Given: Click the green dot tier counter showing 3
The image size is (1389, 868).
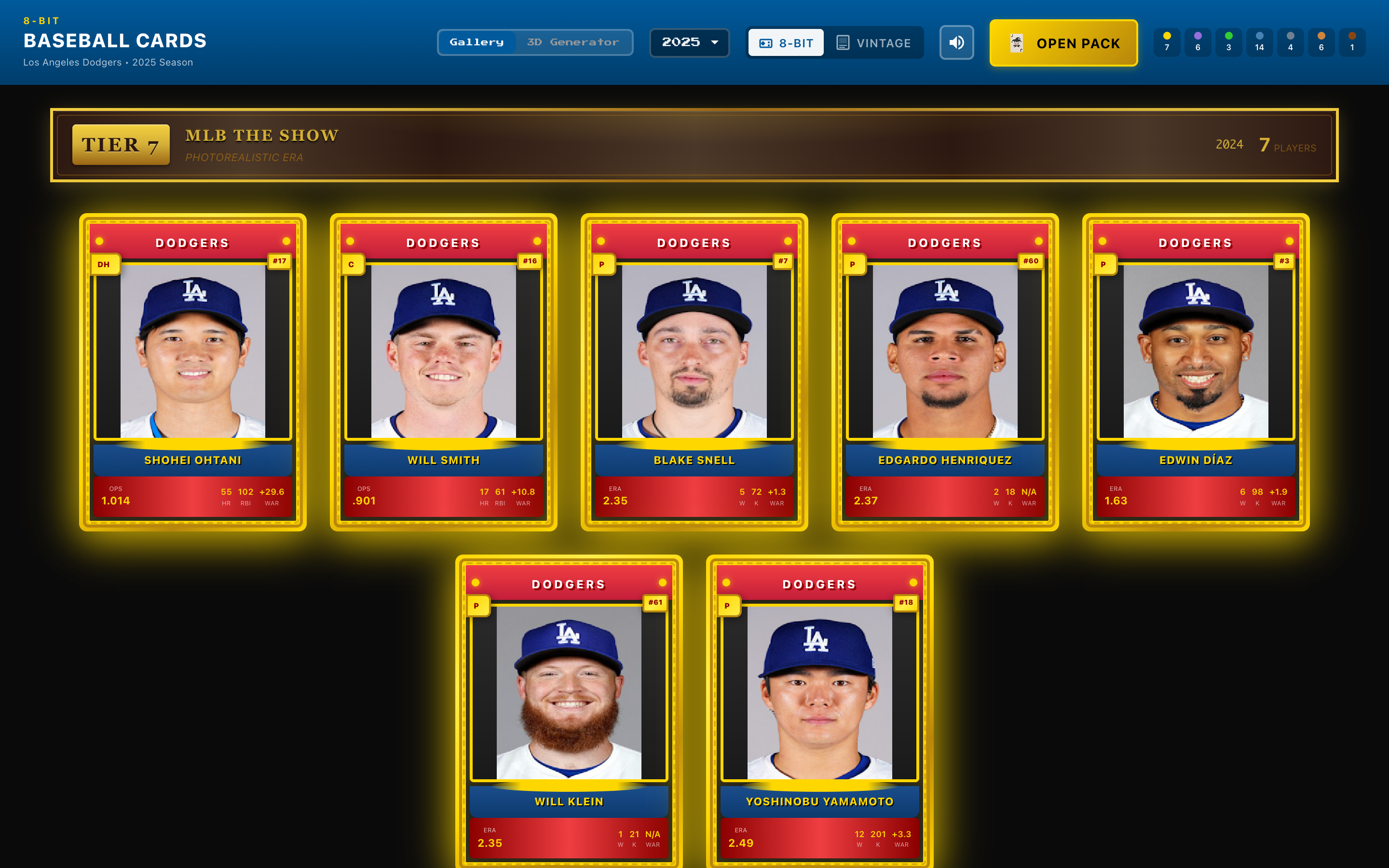Looking at the screenshot, I should tap(1228, 42).
